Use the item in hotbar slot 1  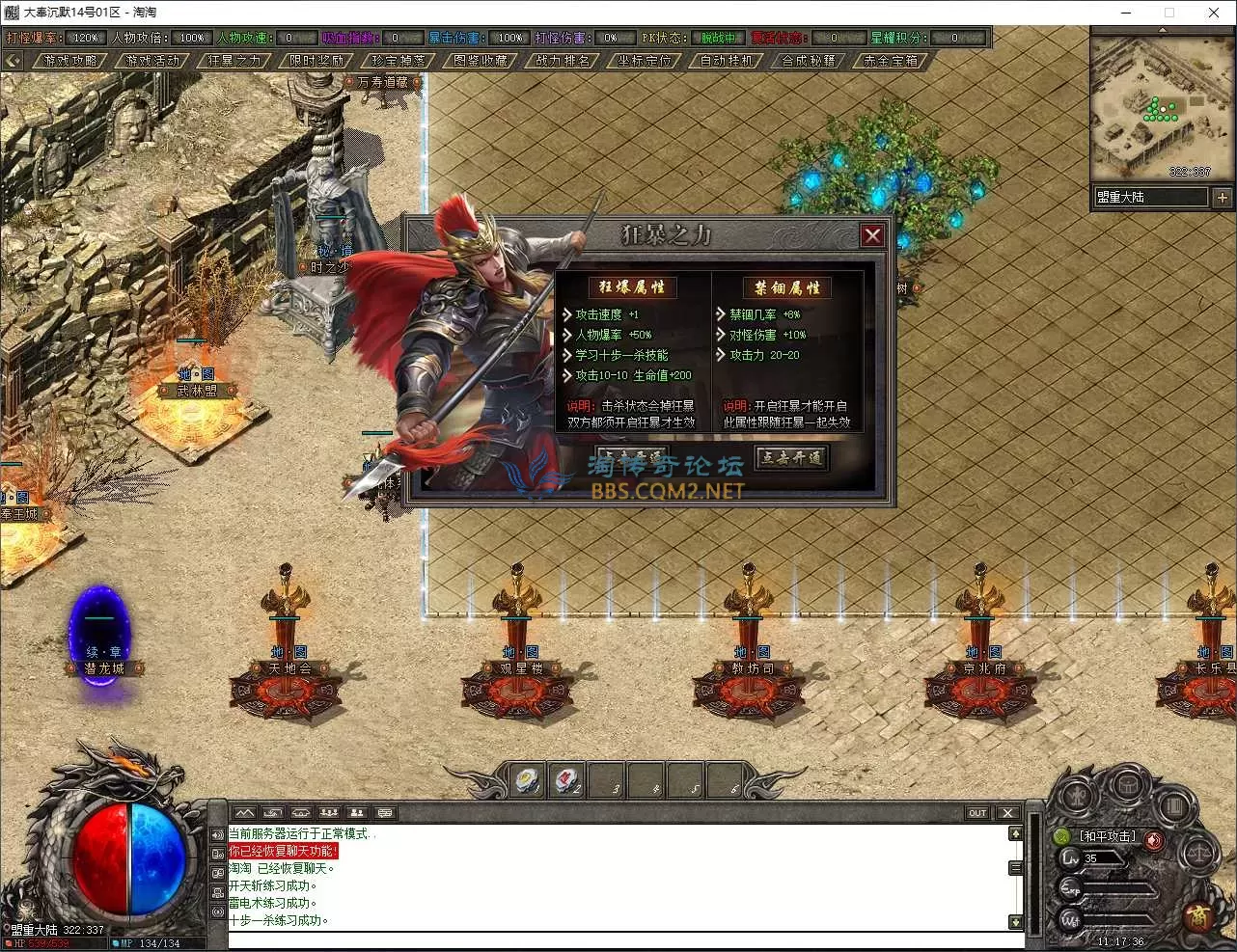point(528,779)
